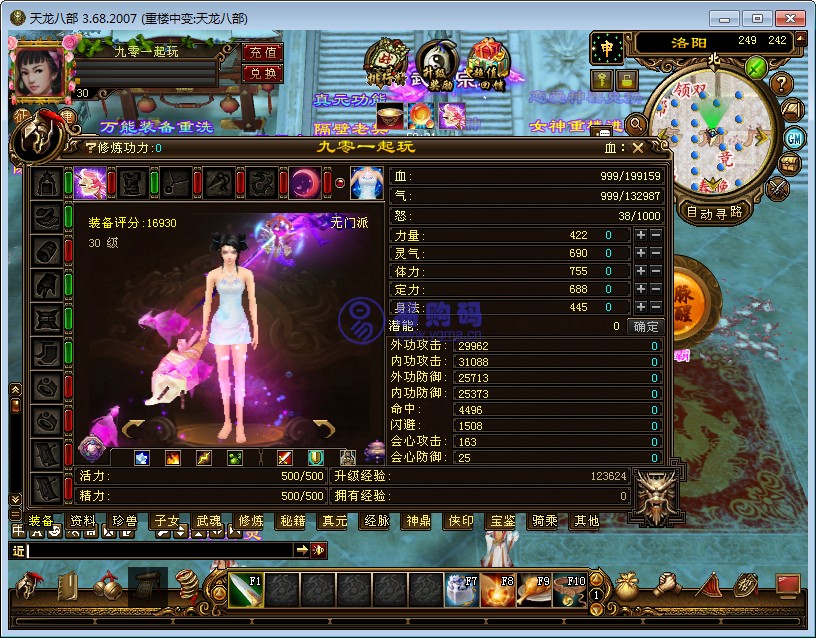This screenshot has width=816, height=638.
Task: Select the crescent moon equipment slot
Action: [305, 183]
